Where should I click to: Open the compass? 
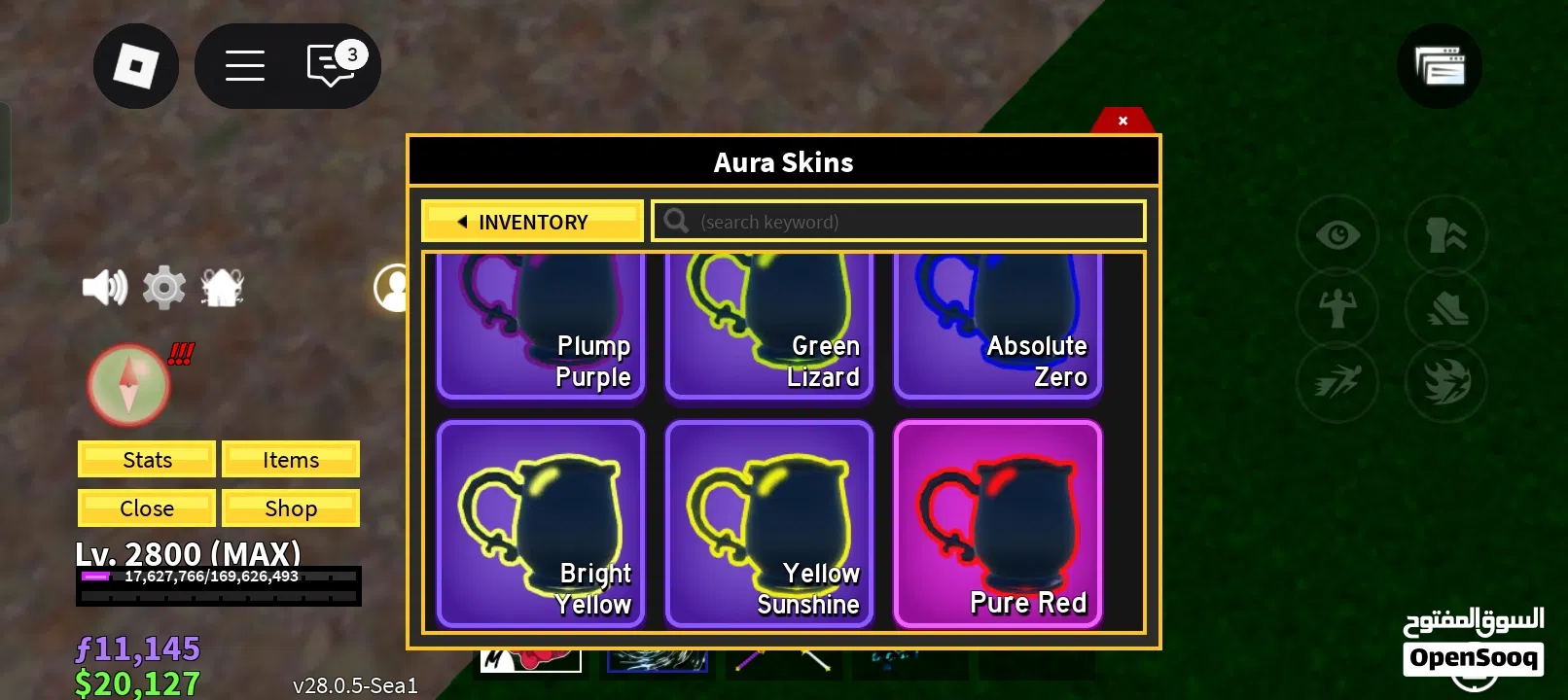(x=128, y=385)
